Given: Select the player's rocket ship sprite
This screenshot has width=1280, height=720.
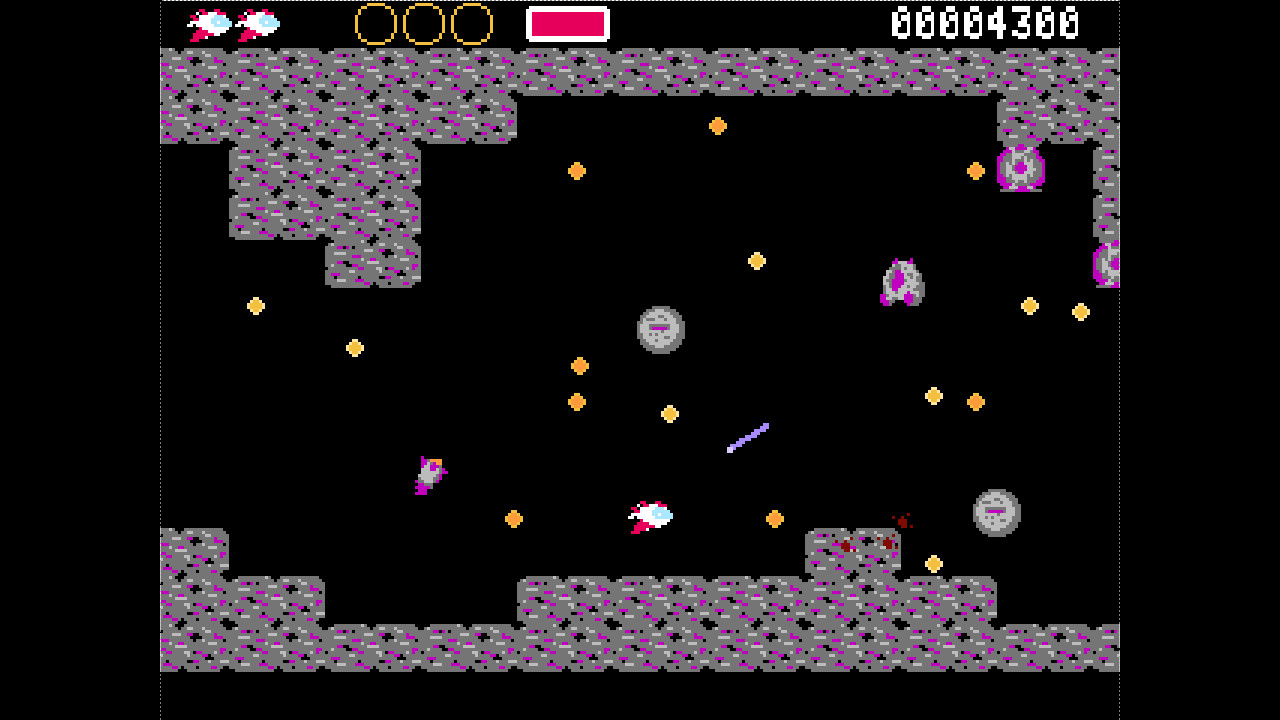Looking at the screenshot, I should tap(648, 515).
